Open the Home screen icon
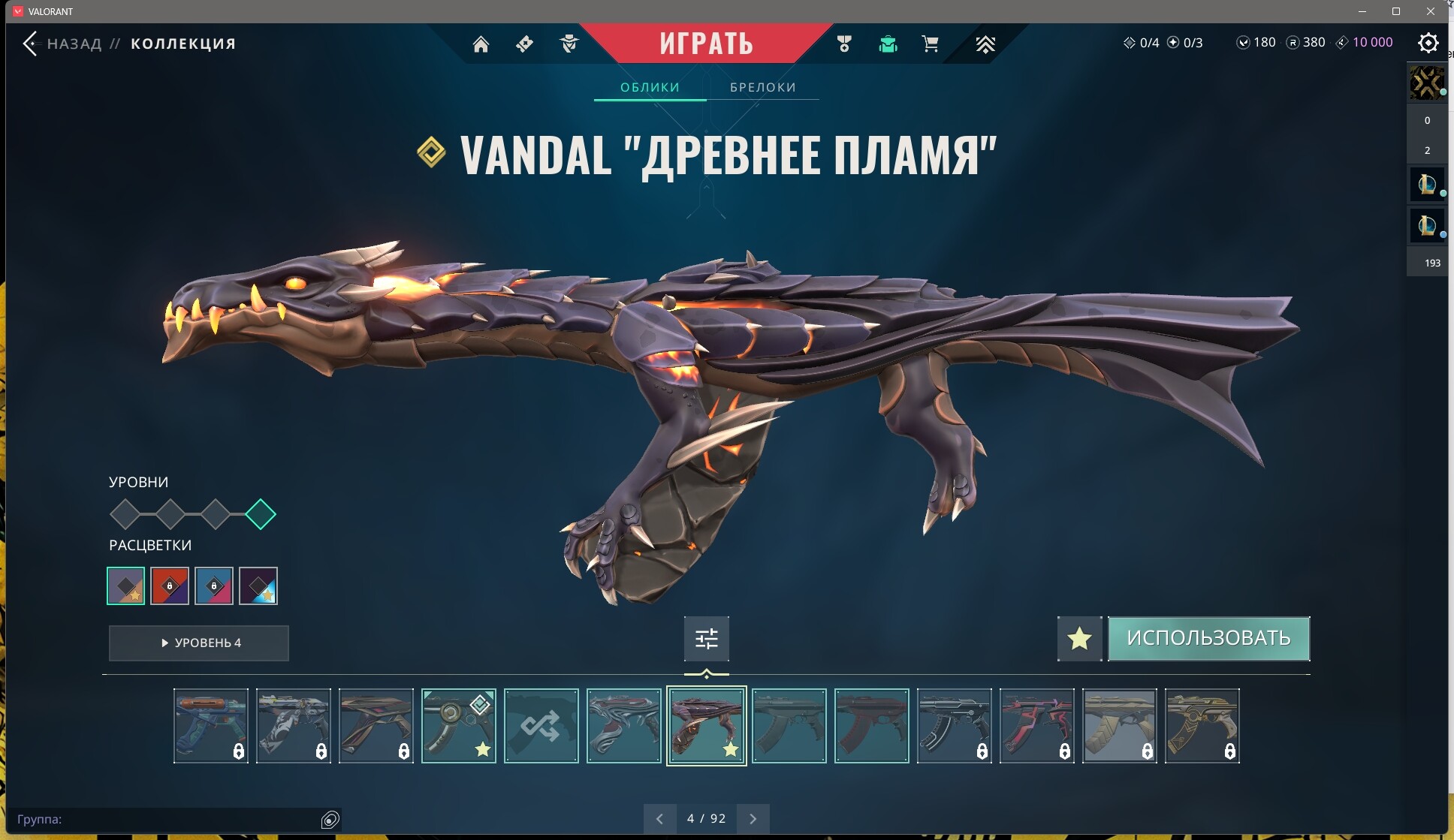 481,44
